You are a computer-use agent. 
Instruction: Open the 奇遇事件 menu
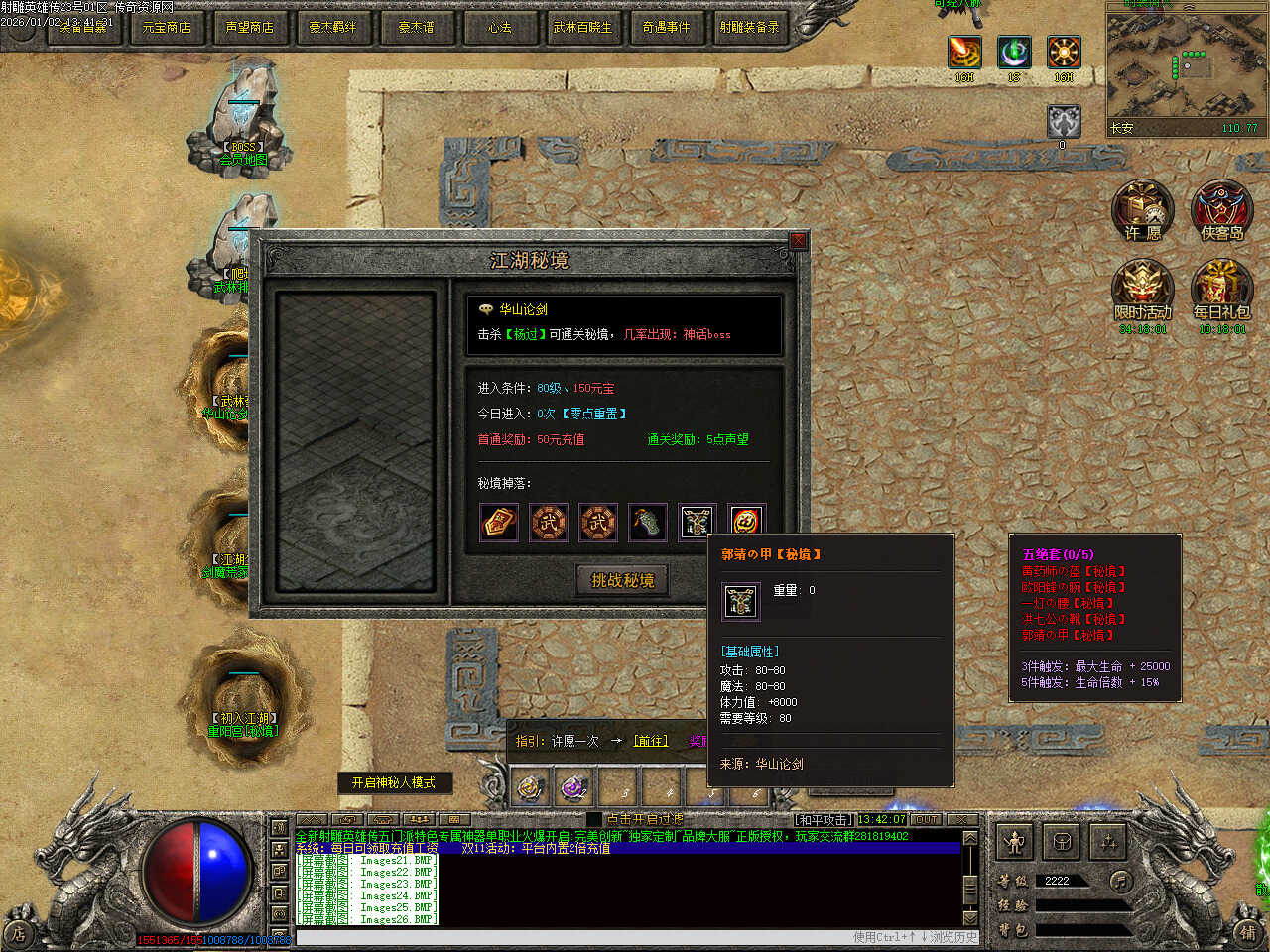(x=666, y=27)
